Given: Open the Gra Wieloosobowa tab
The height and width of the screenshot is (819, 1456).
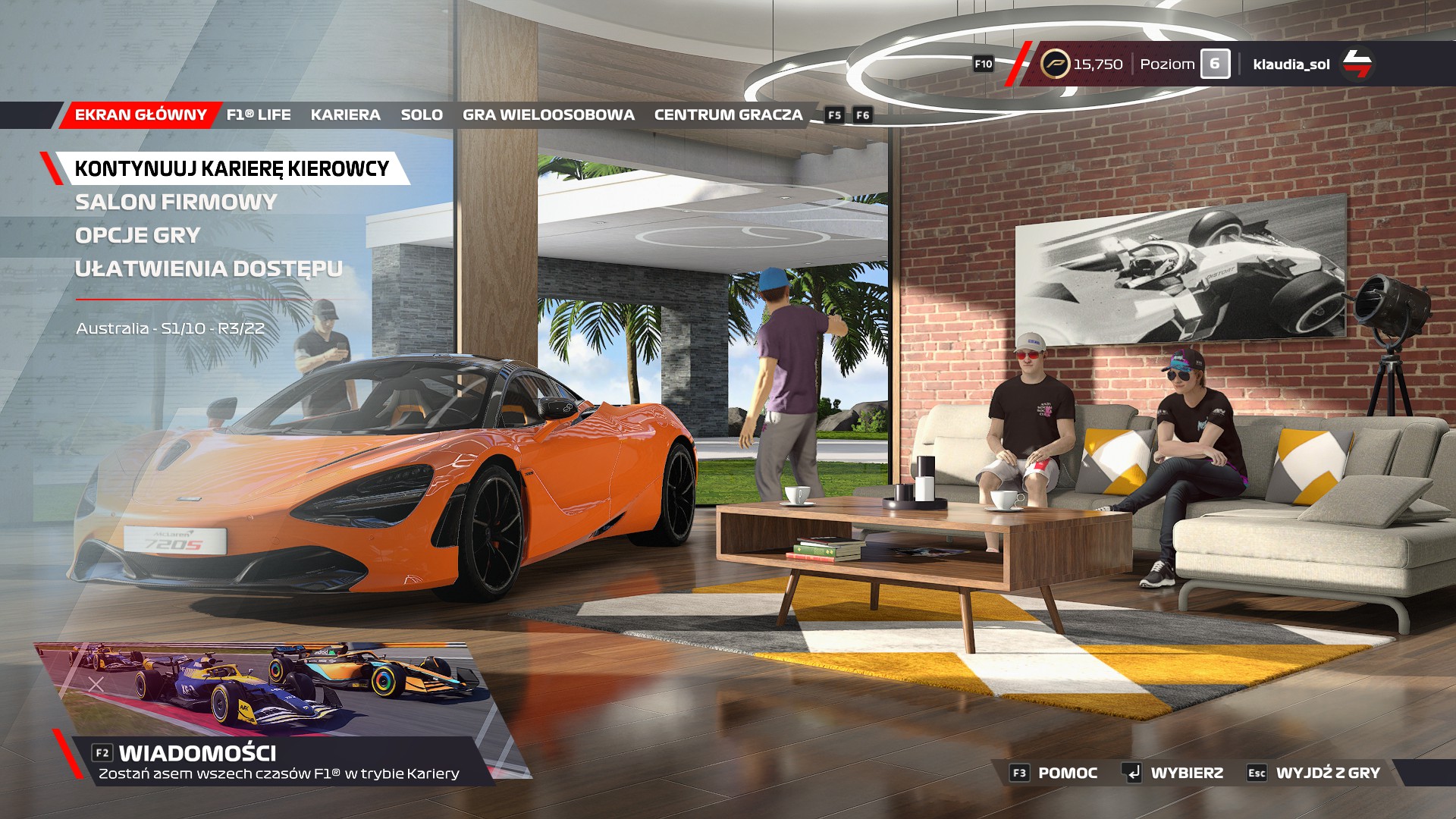Looking at the screenshot, I should point(548,115).
